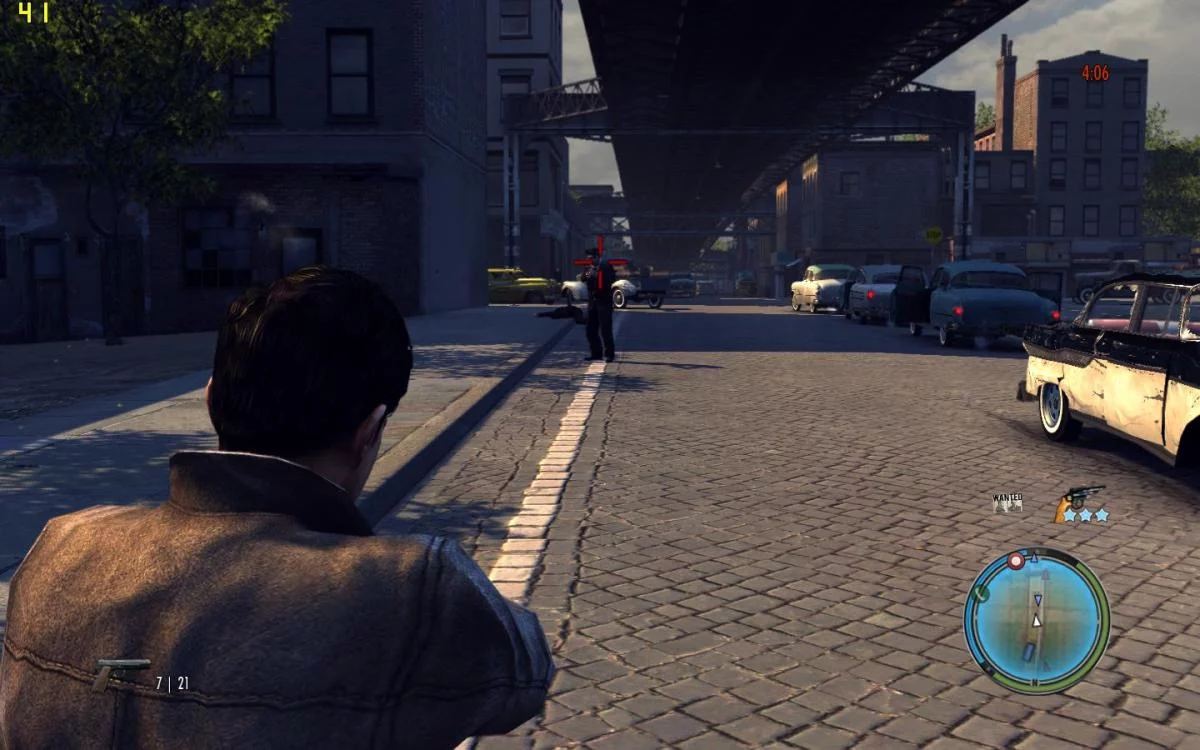The height and width of the screenshot is (750, 1200).
Task: Select the equipped pistol weapon icon
Action: pyautogui.click(x=120, y=673)
